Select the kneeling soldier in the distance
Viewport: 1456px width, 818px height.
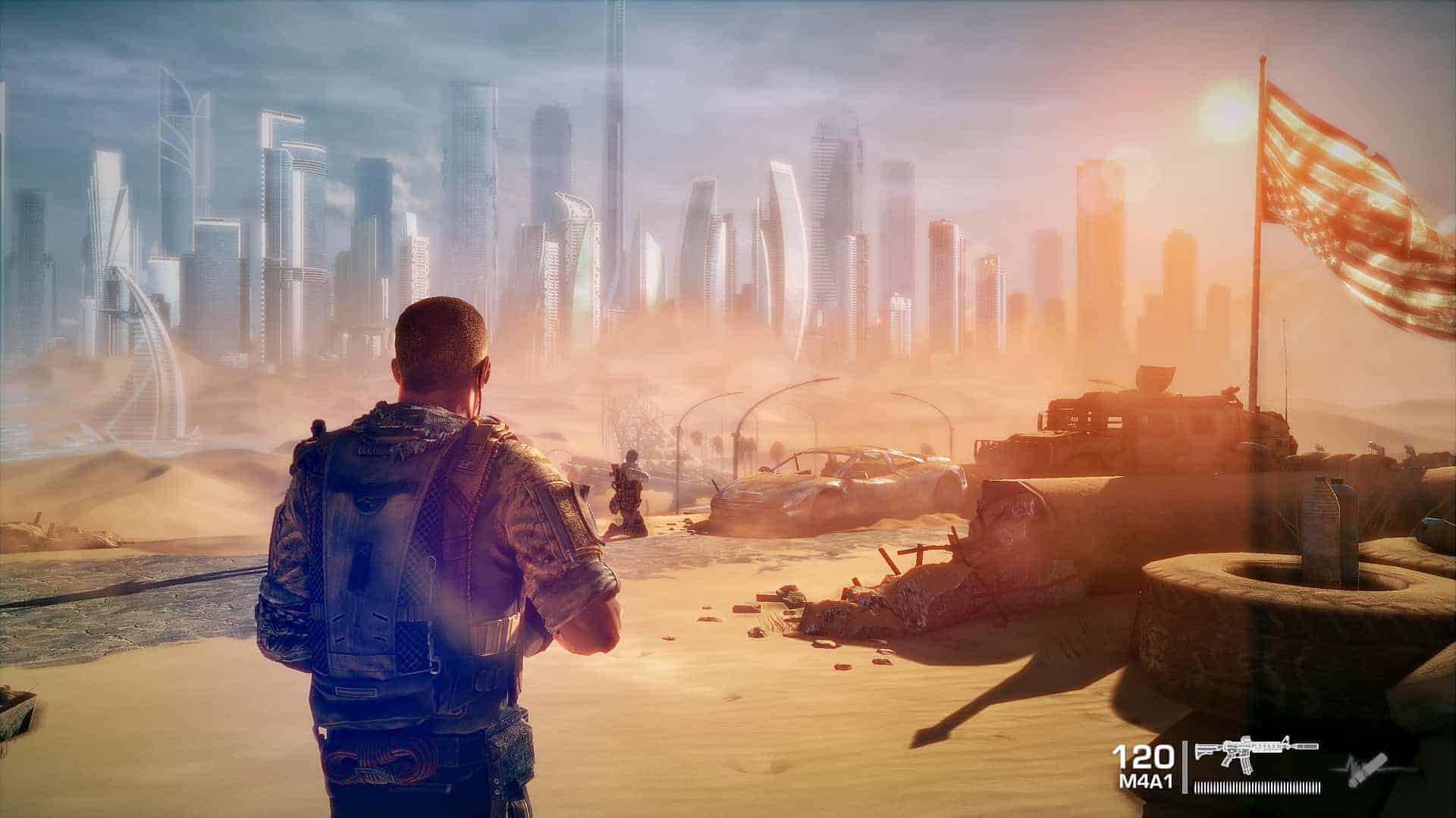[628, 493]
